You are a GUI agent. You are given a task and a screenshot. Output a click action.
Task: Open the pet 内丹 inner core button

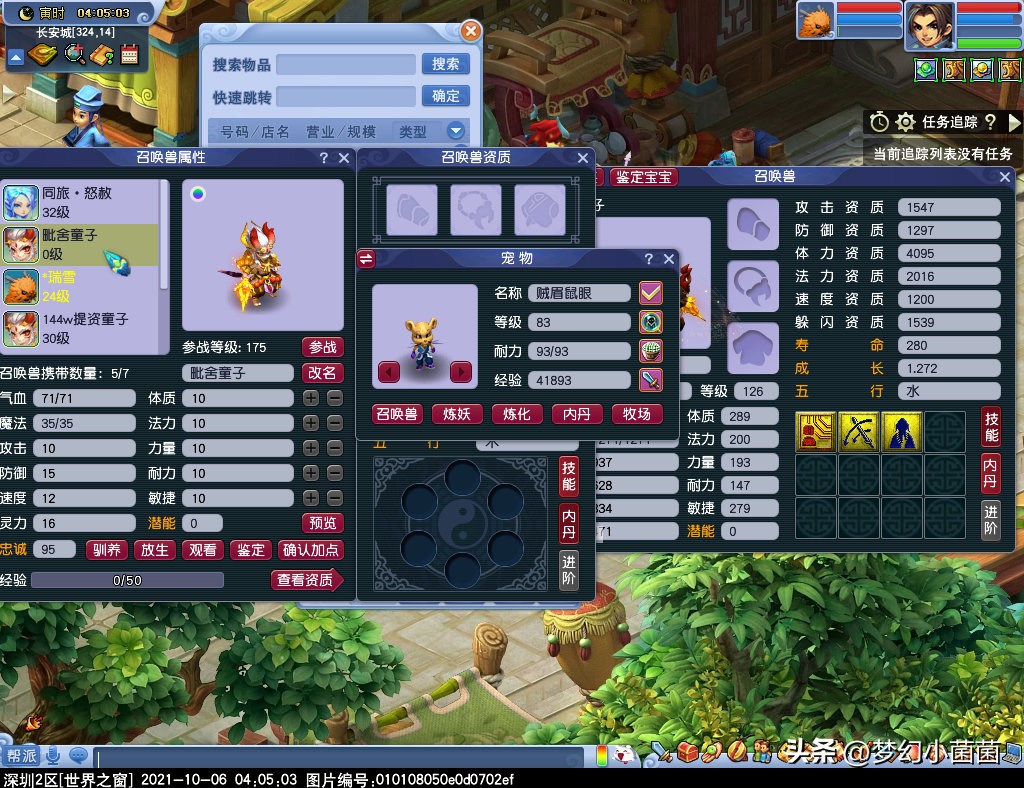pyautogui.click(x=577, y=414)
